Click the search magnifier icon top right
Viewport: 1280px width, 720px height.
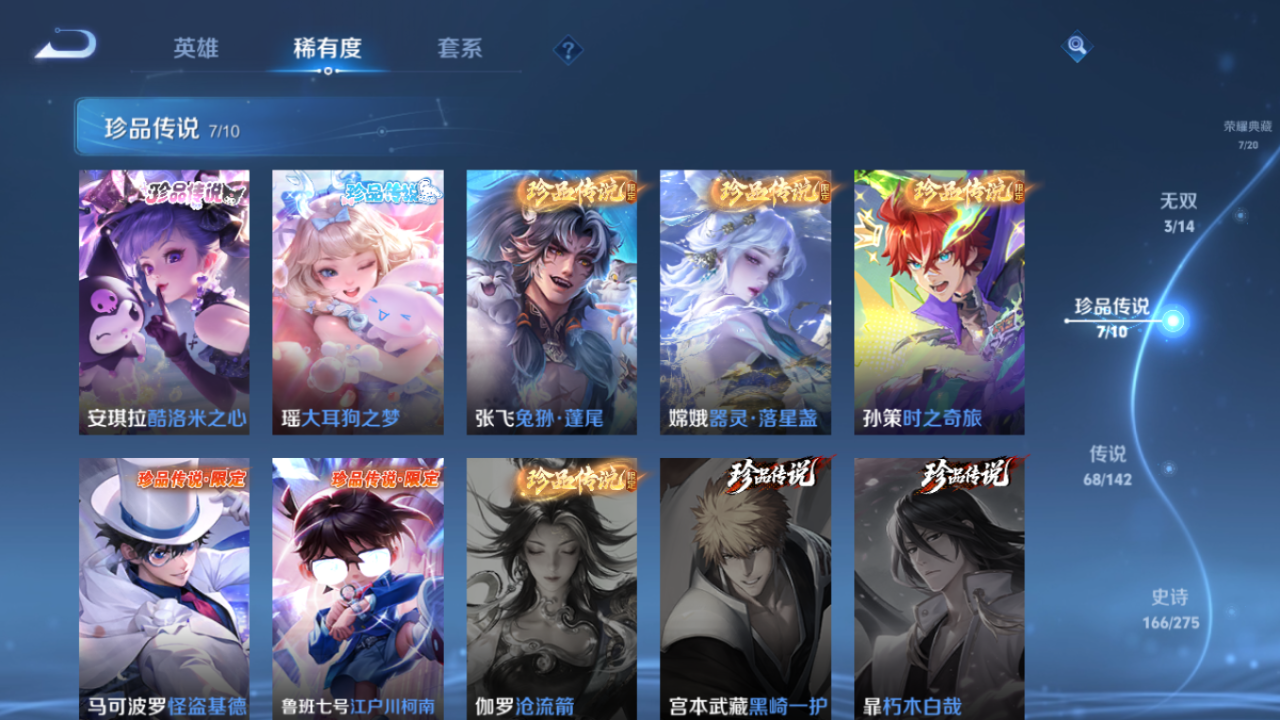1075,46
